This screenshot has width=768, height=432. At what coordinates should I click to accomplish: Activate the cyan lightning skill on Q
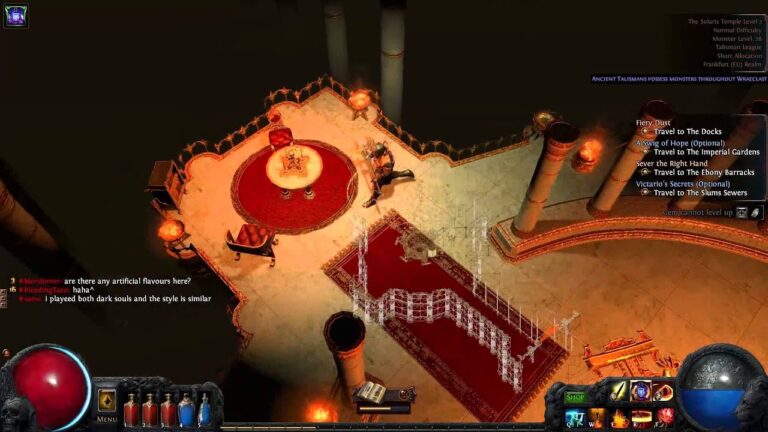(x=575, y=418)
